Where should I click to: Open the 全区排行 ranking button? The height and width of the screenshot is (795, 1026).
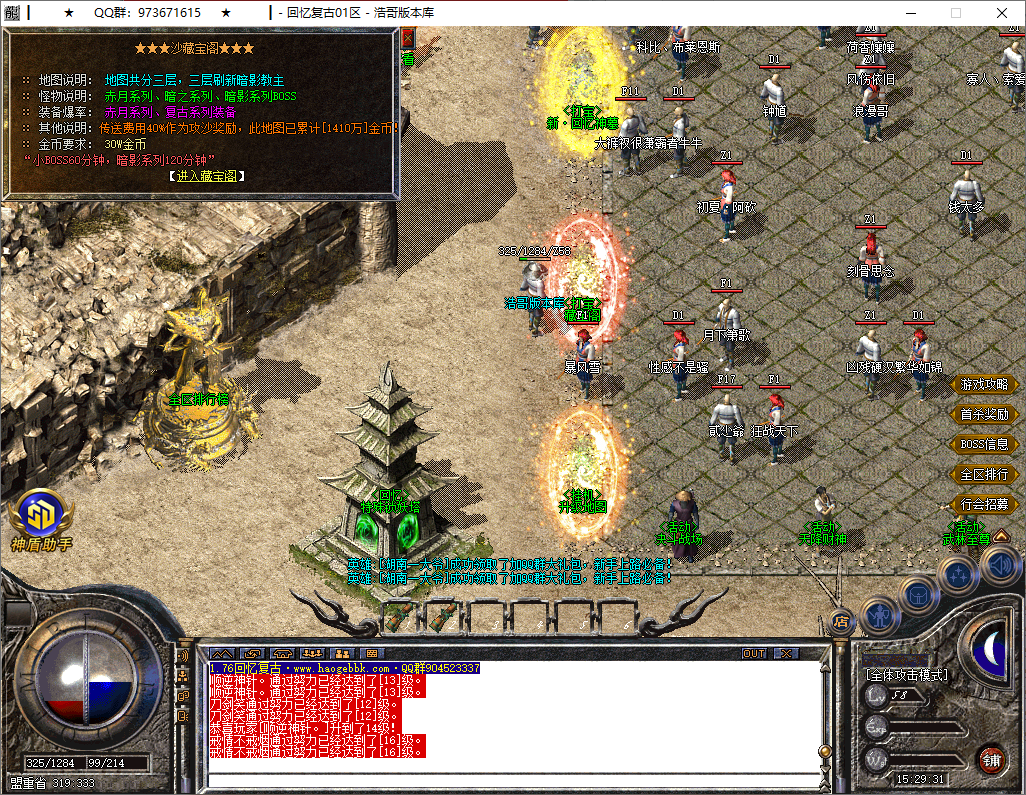click(x=983, y=475)
